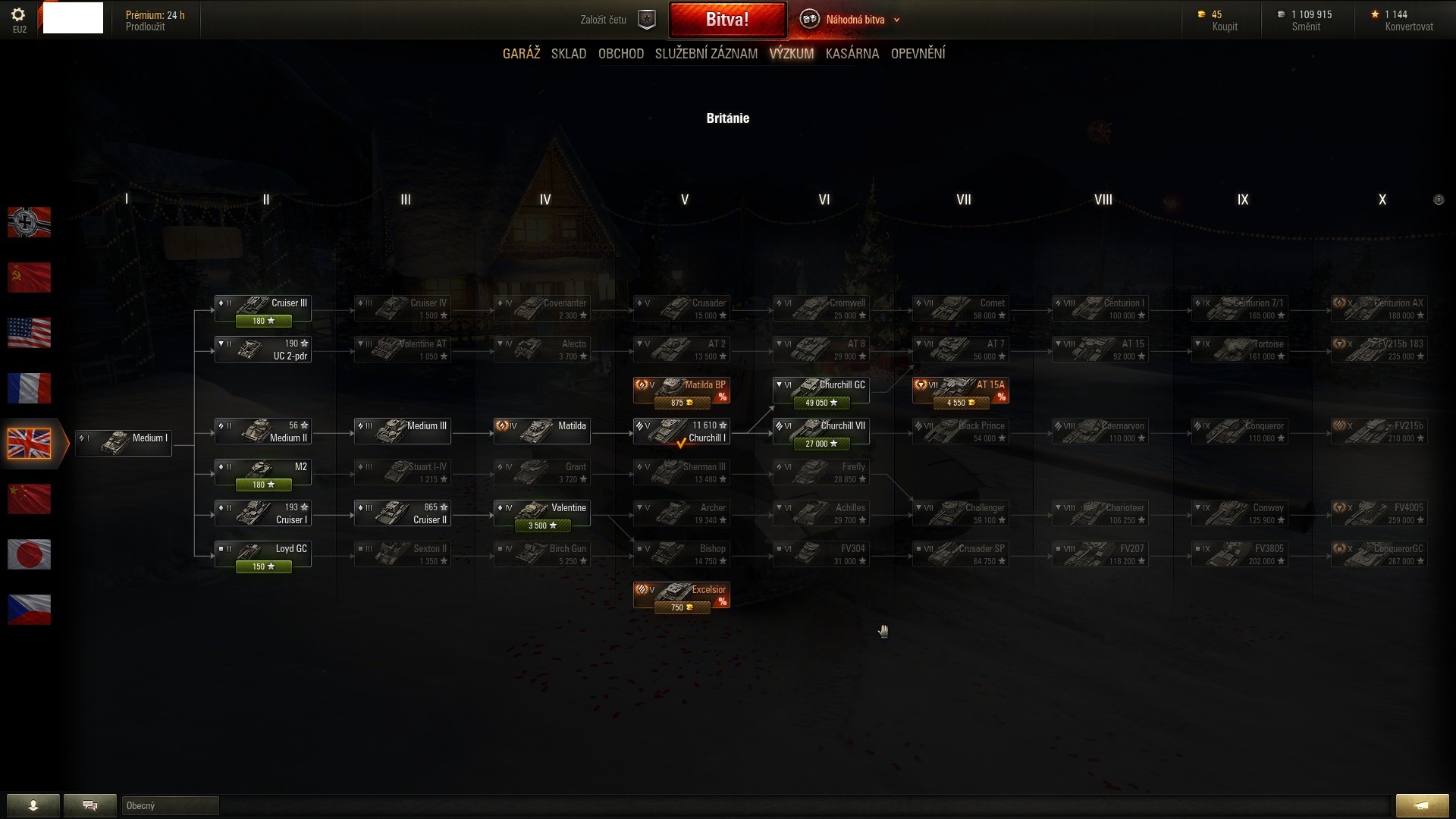Select the German nation flag

[30, 222]
